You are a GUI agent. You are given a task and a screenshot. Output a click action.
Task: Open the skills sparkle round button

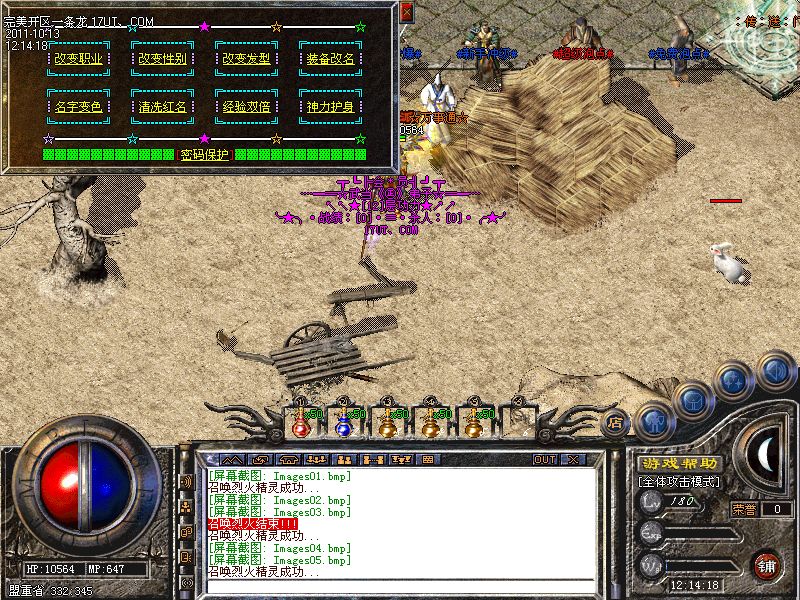coord(735,380)
